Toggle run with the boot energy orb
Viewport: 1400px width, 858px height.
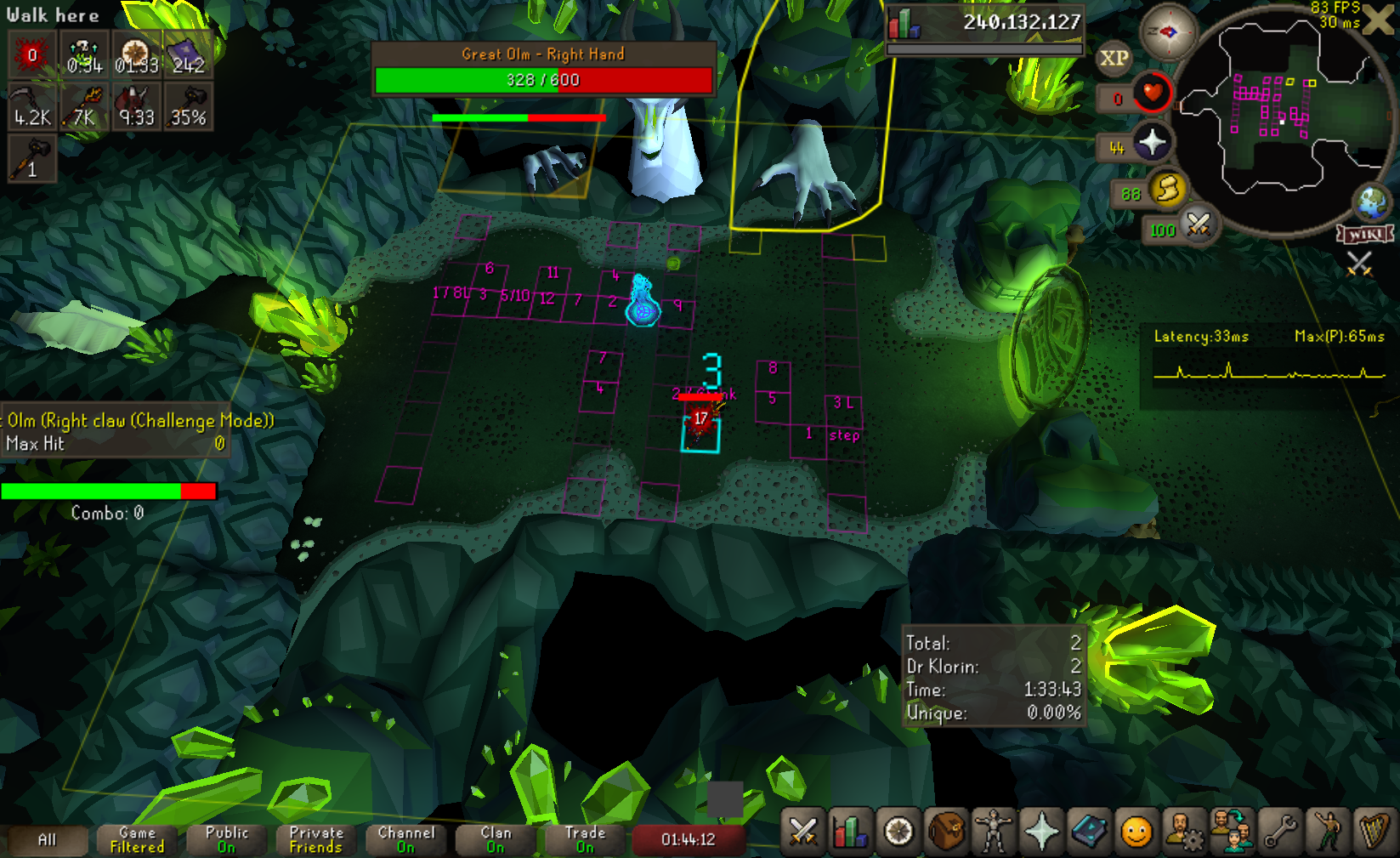point(1168,188)
